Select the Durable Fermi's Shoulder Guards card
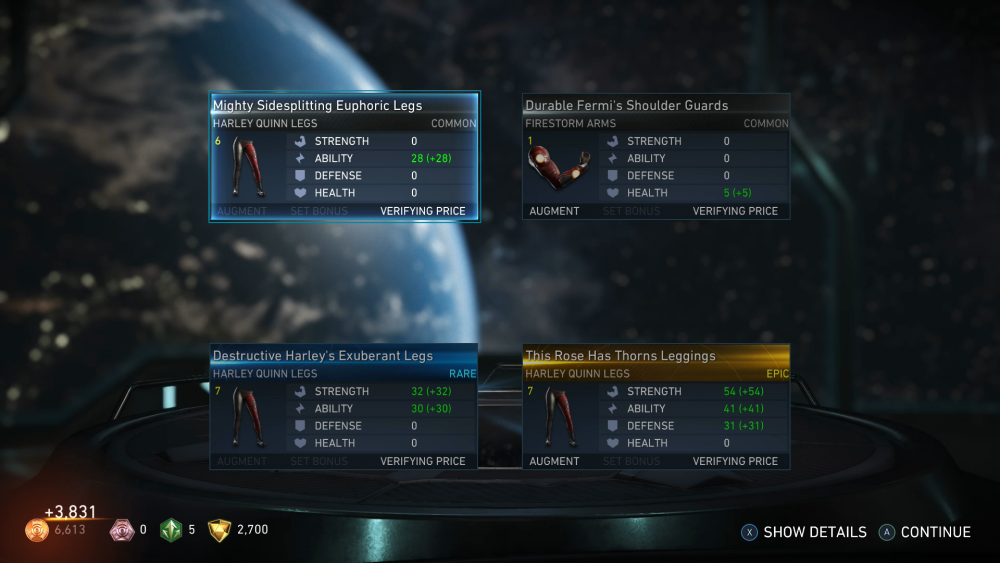Viewport: 1000px width, 563px height. point(656,157)
